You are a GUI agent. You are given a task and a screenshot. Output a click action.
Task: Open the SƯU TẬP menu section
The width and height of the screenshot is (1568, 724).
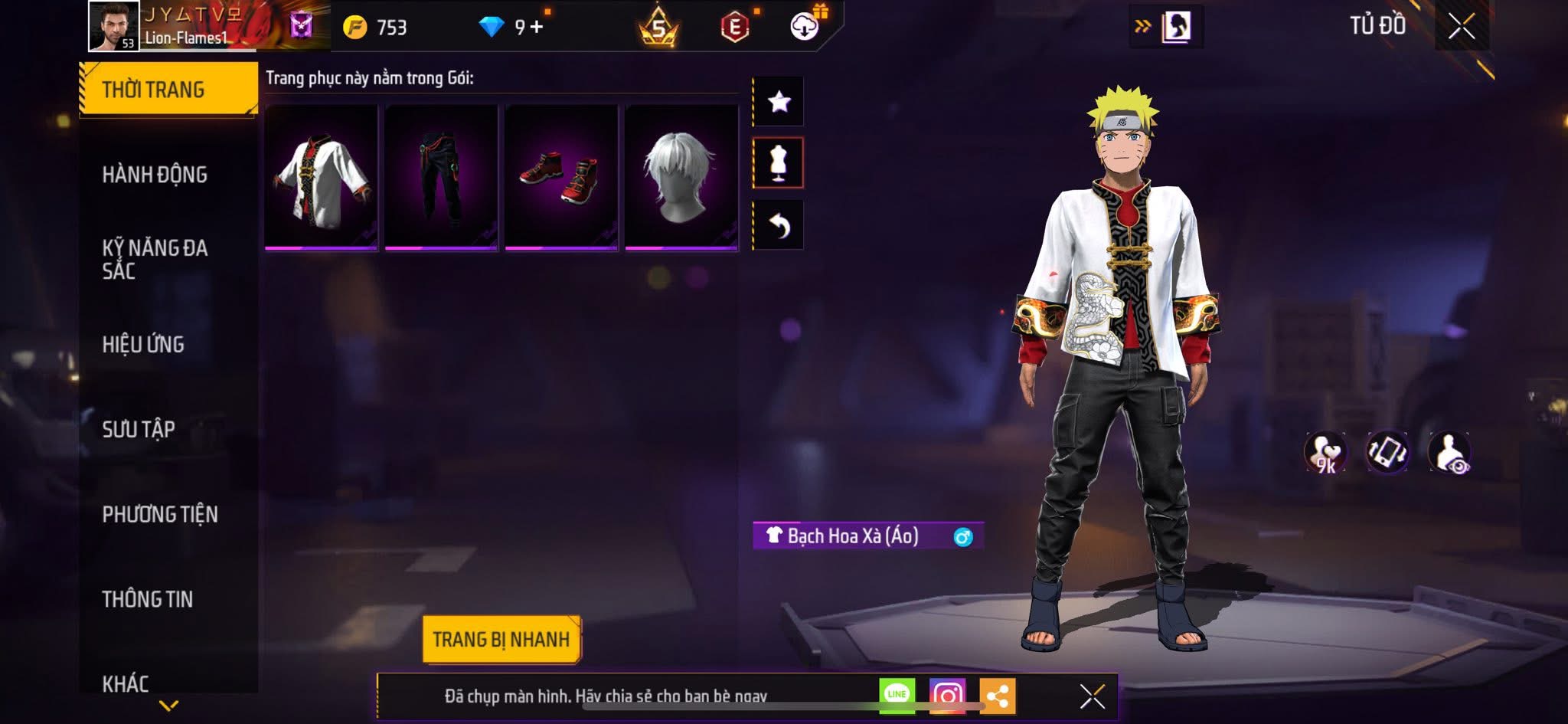pyautogui.click(x=139, y=430)
